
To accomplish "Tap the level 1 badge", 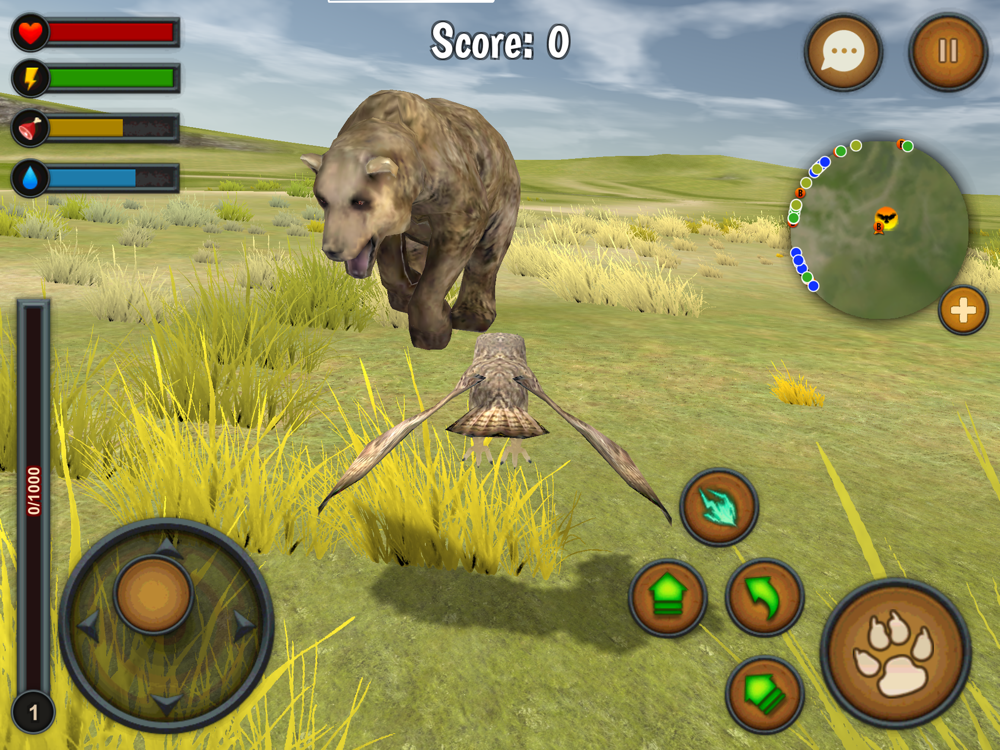I will 34,713.
